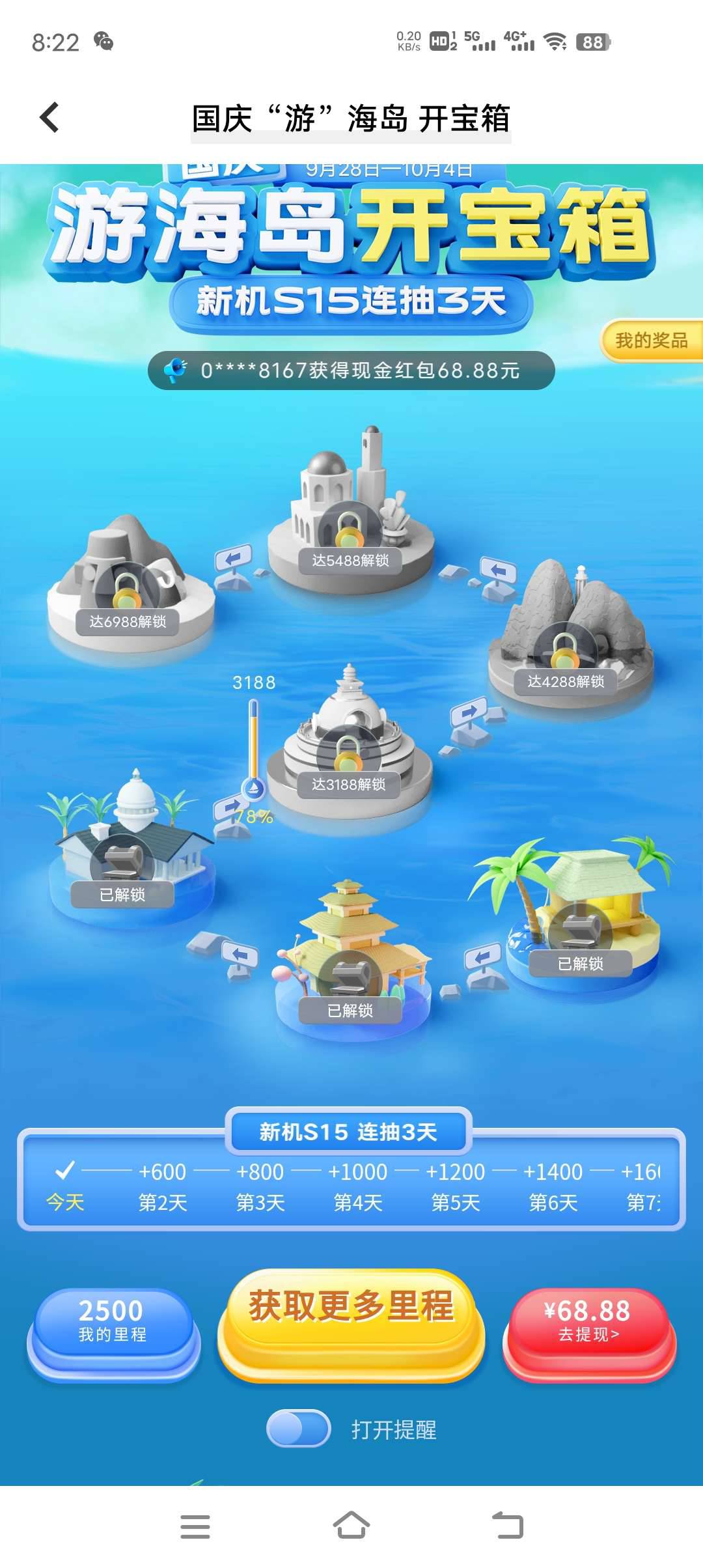This screenshot has height=1568, width=703.
Task: Select the locked 达6988解锁 island
Action: coord(128,589)
